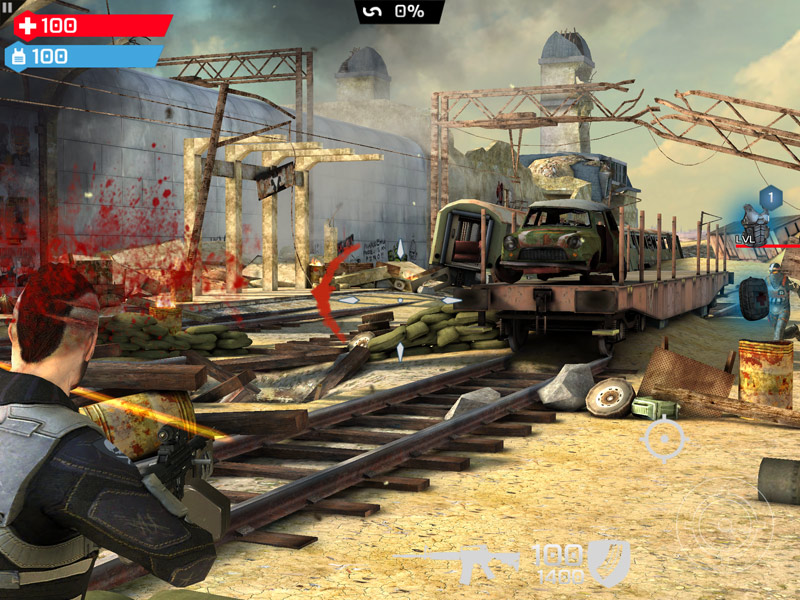Screen dimensions: 800x600
Task: Reload using the magazine shield icon
Action: [608, 562]
